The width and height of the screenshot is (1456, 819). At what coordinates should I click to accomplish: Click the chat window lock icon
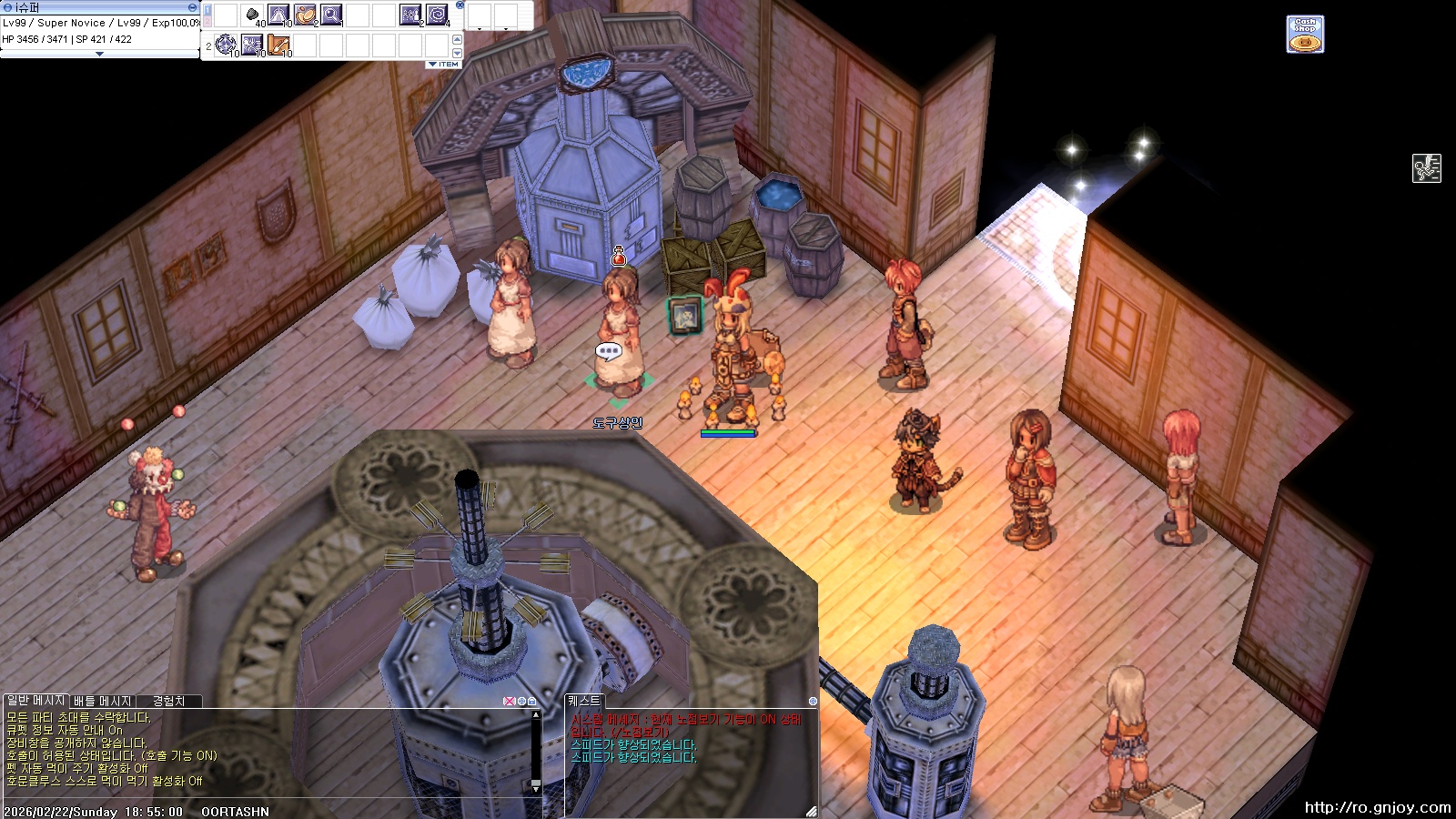point(532,702)
